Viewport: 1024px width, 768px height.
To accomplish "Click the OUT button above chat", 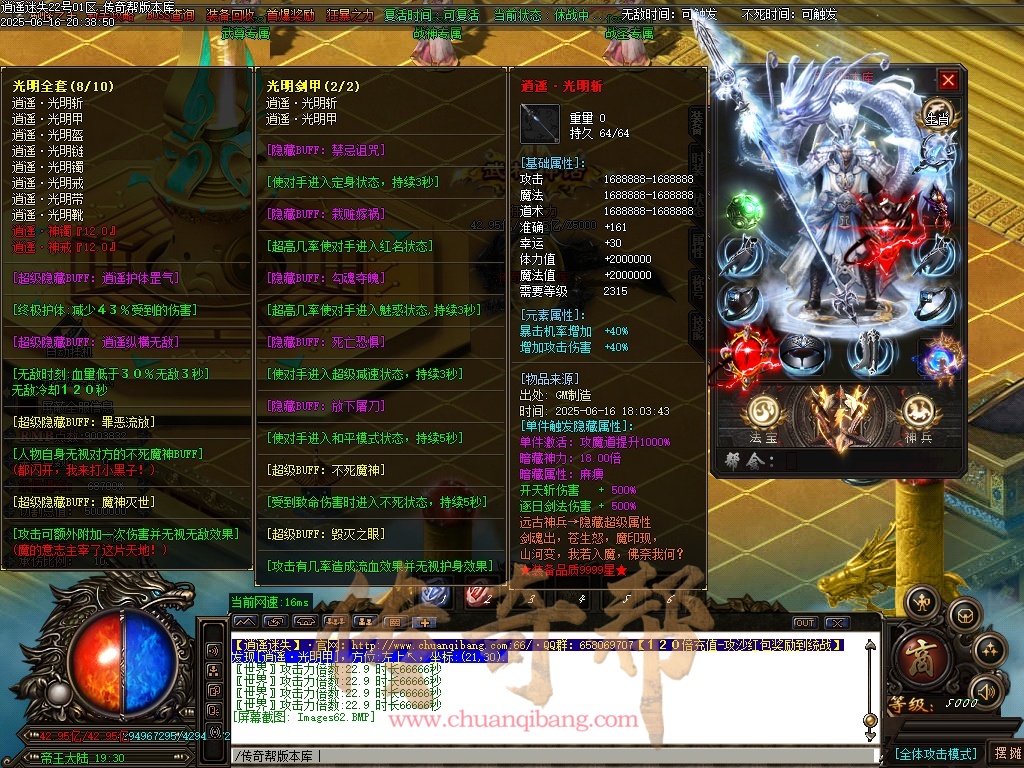I will point(805,623).
